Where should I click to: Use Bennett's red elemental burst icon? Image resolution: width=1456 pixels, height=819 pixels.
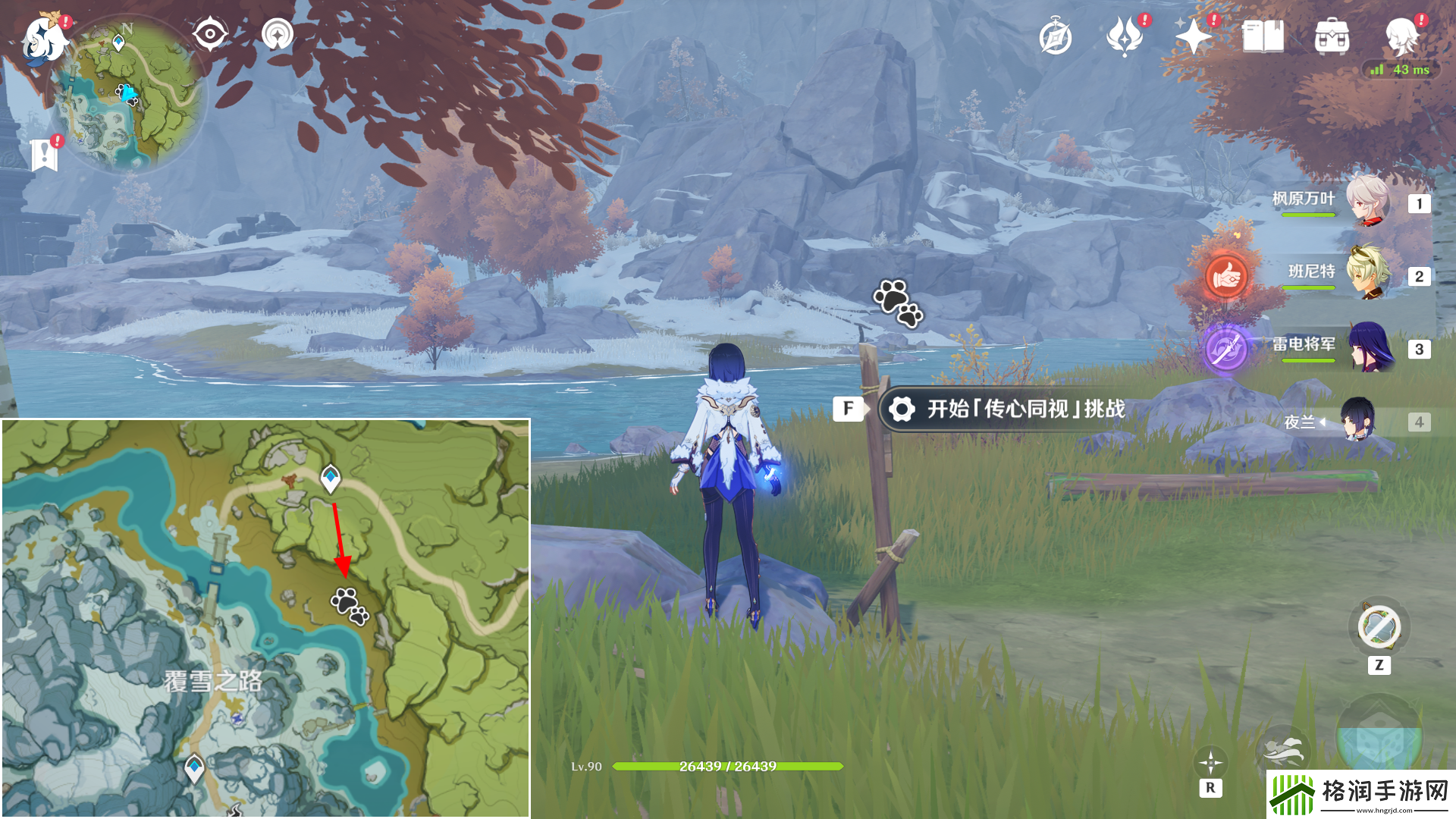tap(1226, 276)
